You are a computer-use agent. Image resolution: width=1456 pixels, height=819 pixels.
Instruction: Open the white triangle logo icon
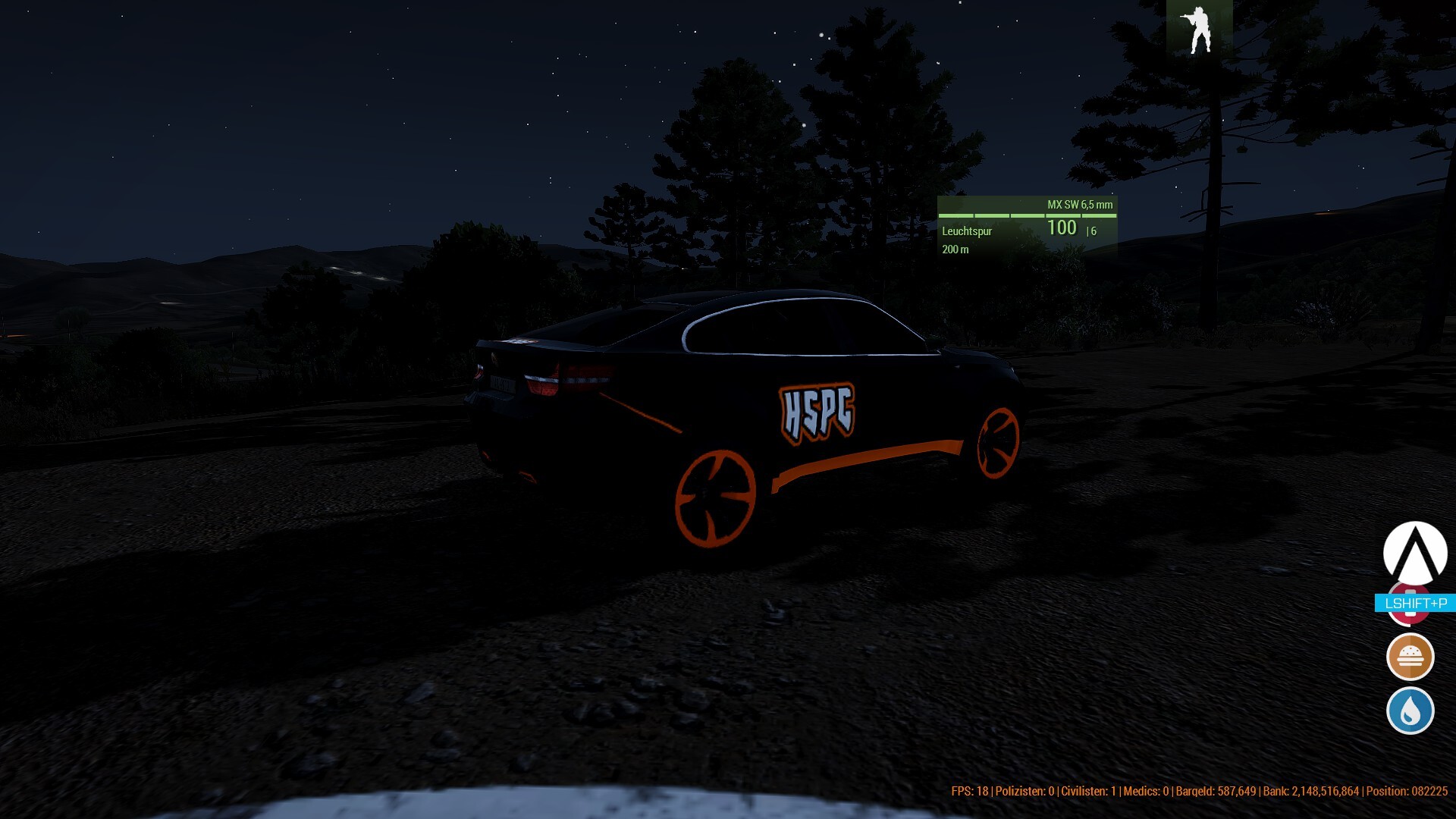pos(1414,553)
